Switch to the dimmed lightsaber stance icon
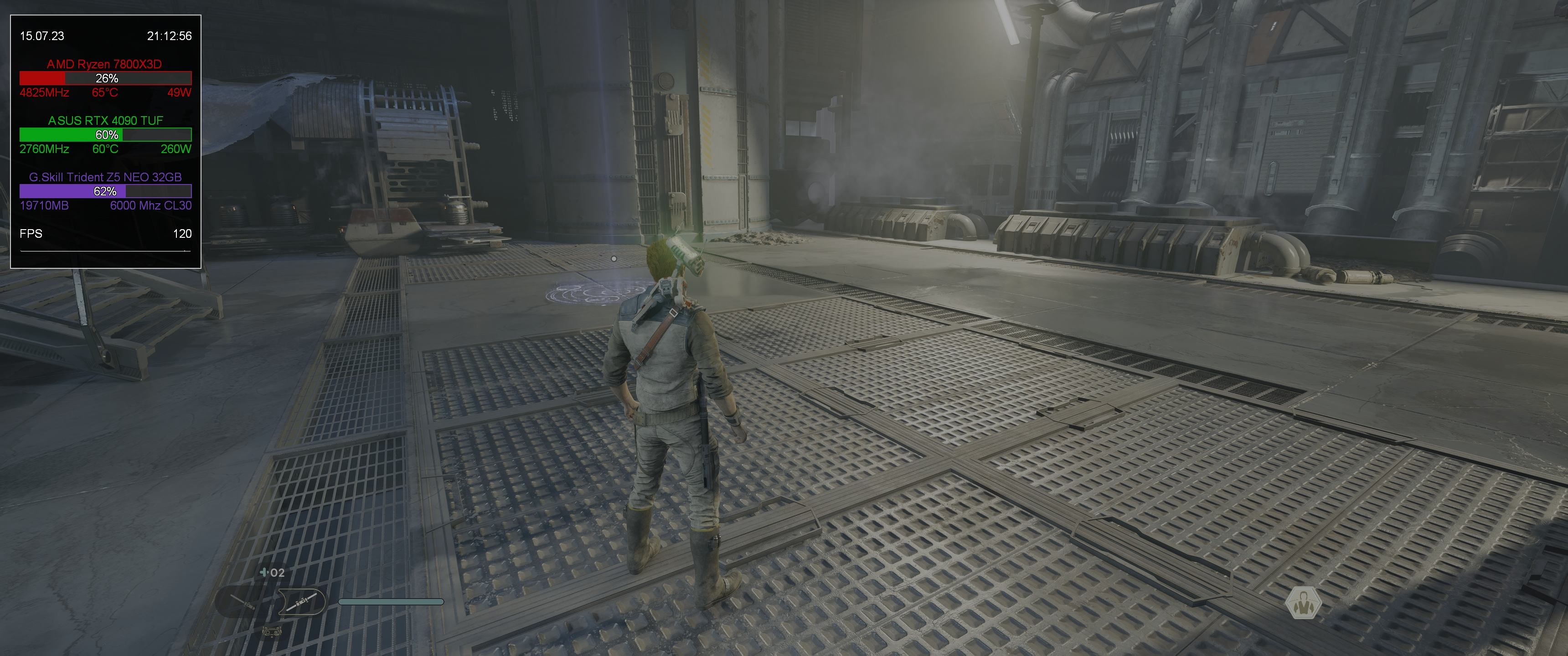Viewport: 1568px width, 656px height. pos(243,602)
